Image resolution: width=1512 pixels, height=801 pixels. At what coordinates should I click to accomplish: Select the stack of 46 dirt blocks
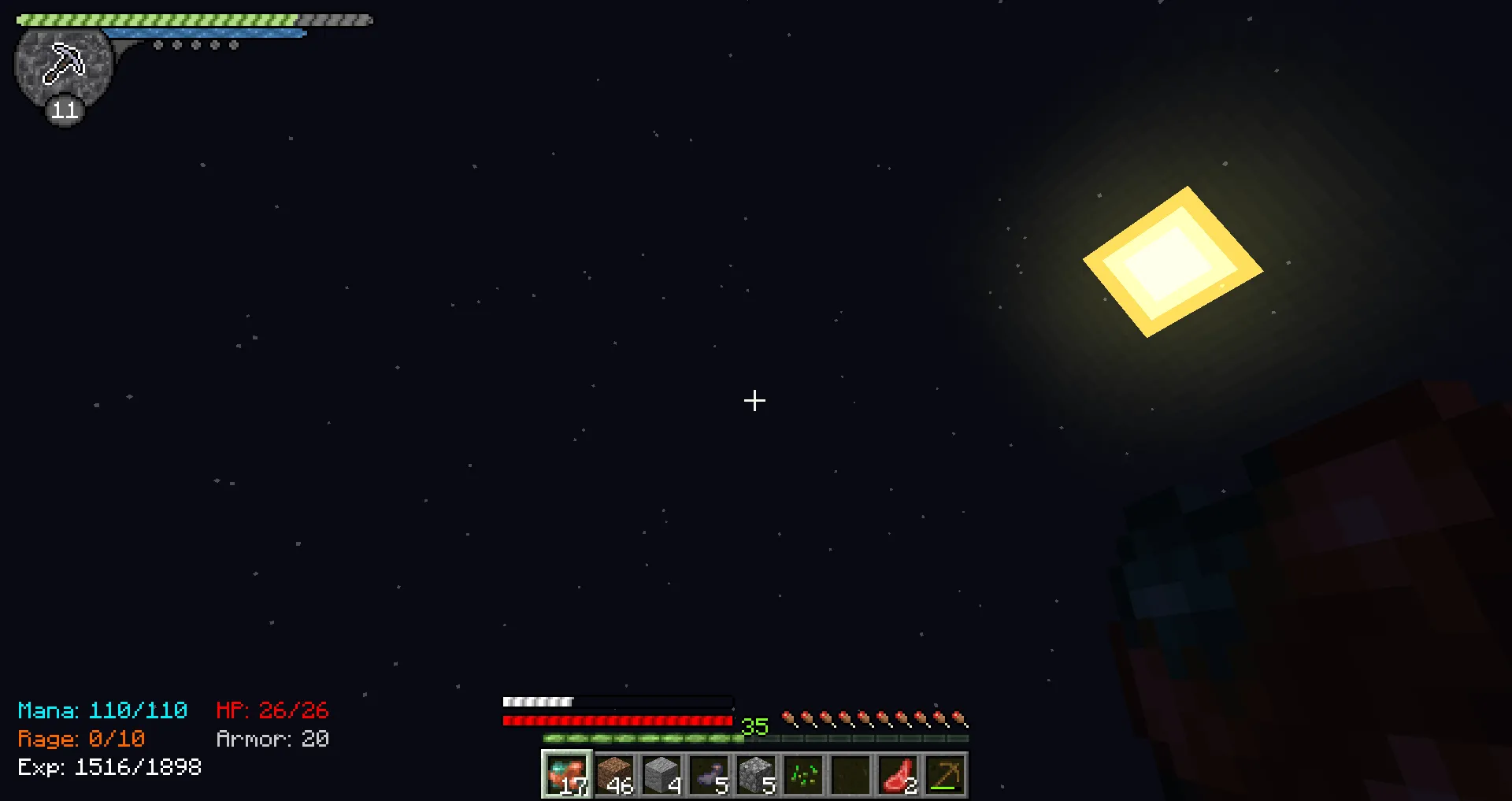[x=614, y=776]
